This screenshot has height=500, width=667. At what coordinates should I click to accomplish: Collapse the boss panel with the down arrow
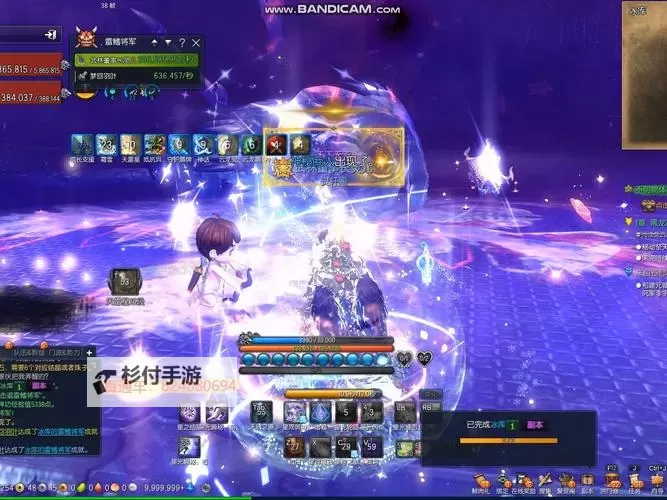tap(167, 43)
